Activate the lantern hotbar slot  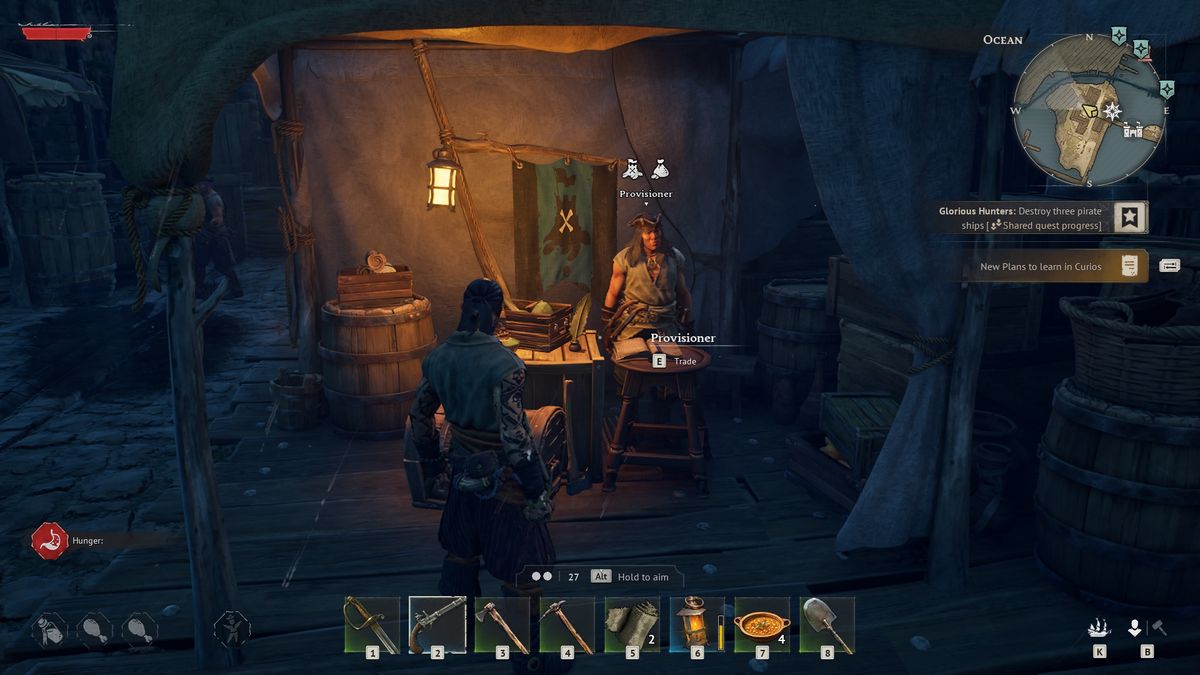[697, 625]
